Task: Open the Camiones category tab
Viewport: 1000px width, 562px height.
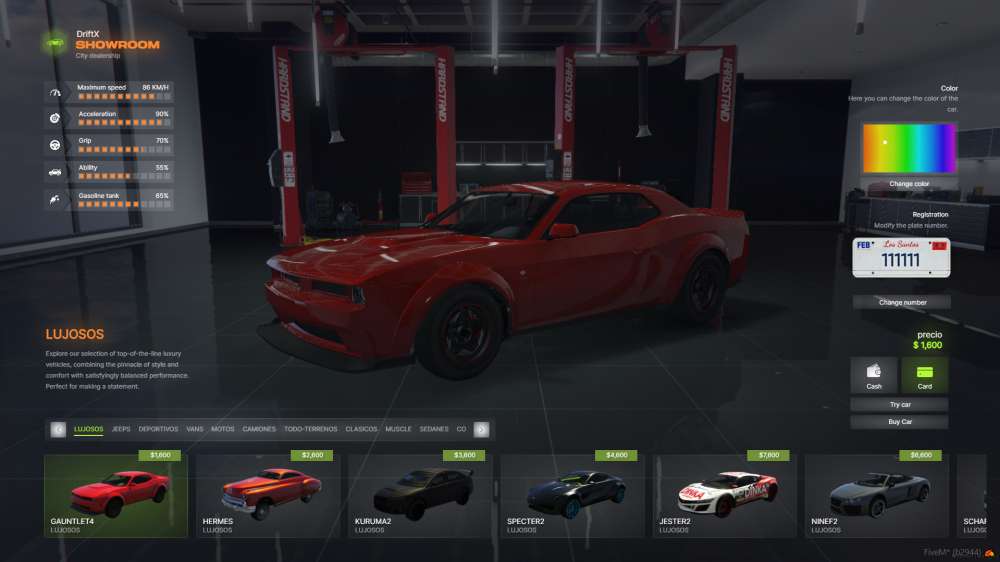Action: point(259,429)
